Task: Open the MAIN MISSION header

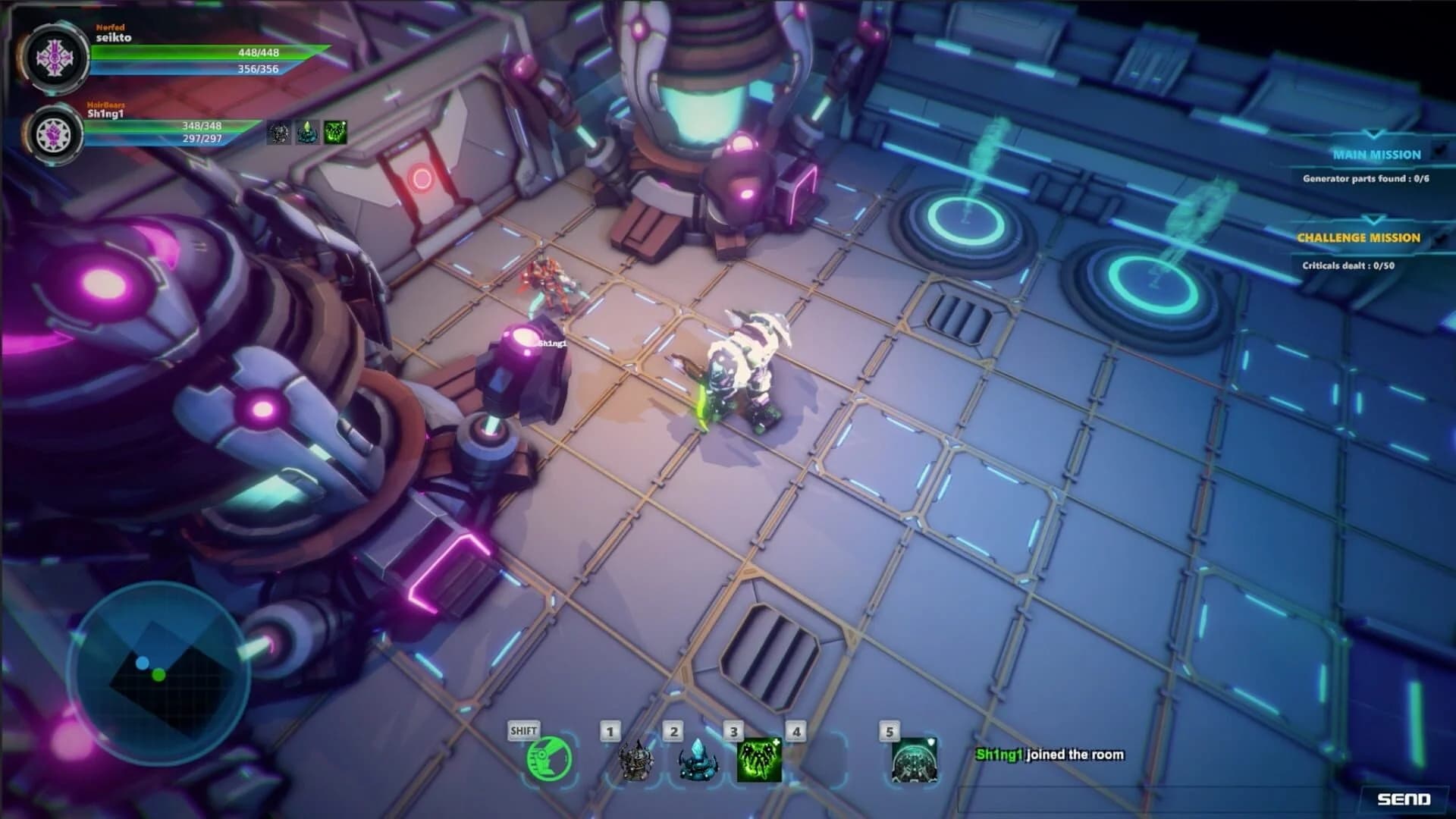Action: [1378, 155]
